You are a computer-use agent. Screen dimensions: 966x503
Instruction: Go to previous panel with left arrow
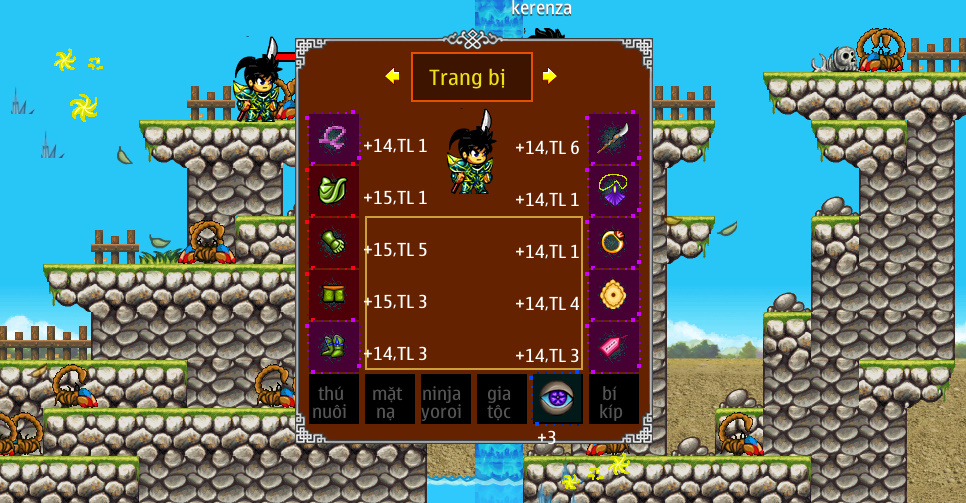[392, 76]
